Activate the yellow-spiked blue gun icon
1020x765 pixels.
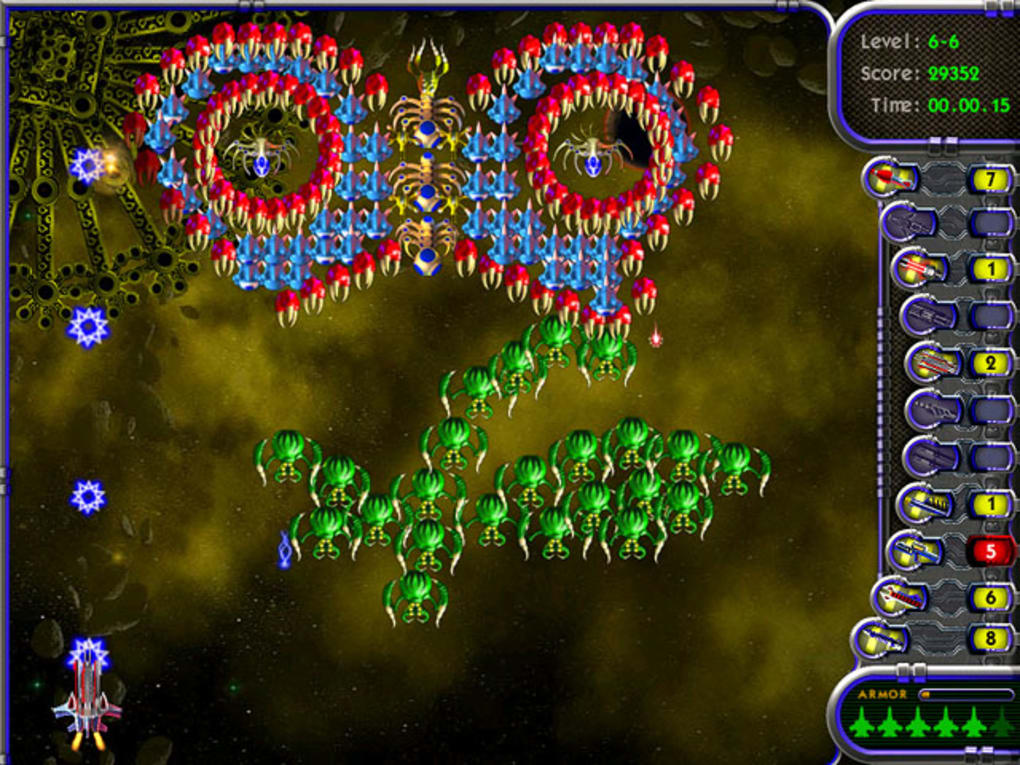click(x=922, y=505)
